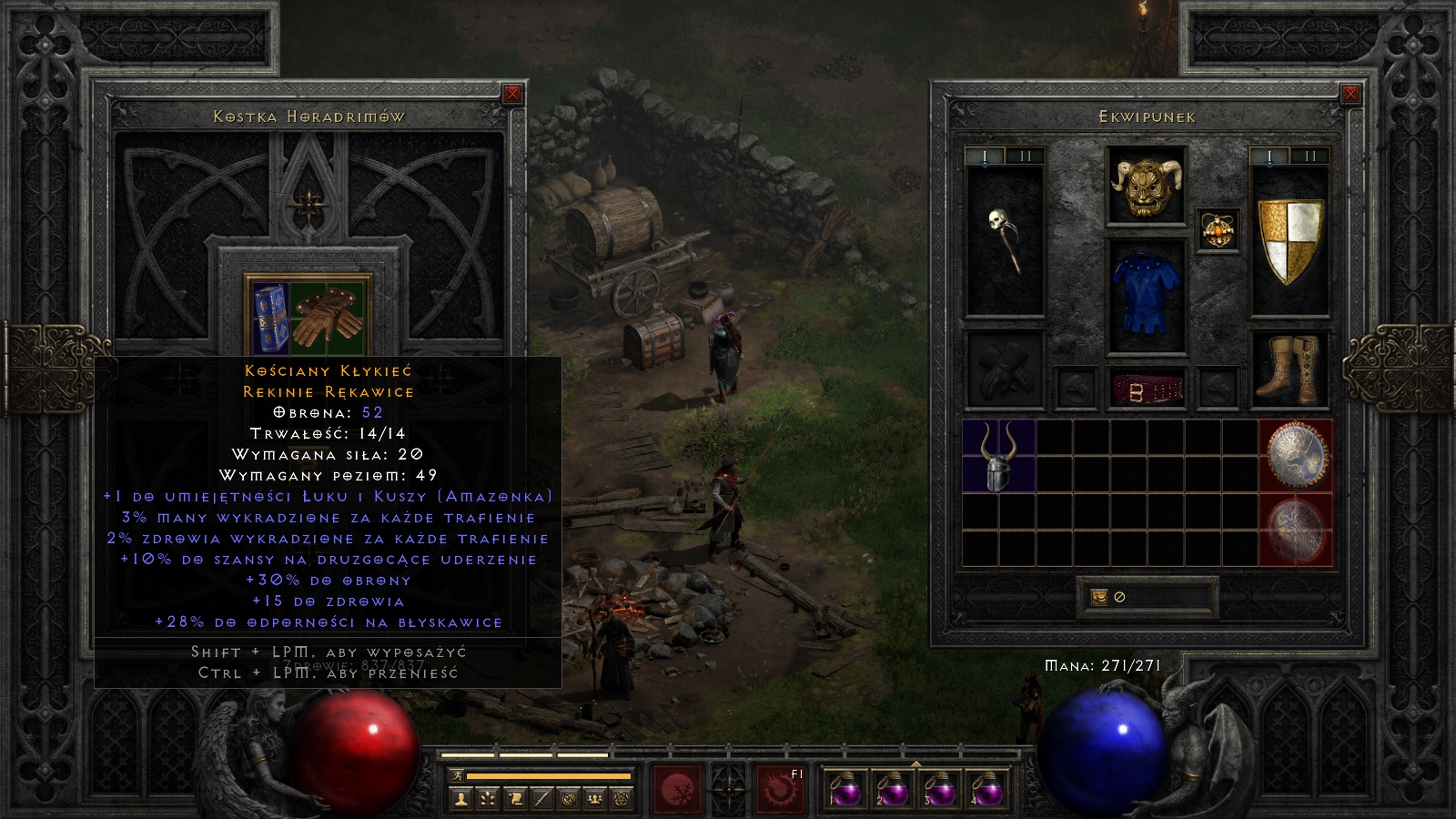This screenshot has width=1456, height=819.
Task: Close the Ekwipunek inventory panel
Action: click(1350, 94)
